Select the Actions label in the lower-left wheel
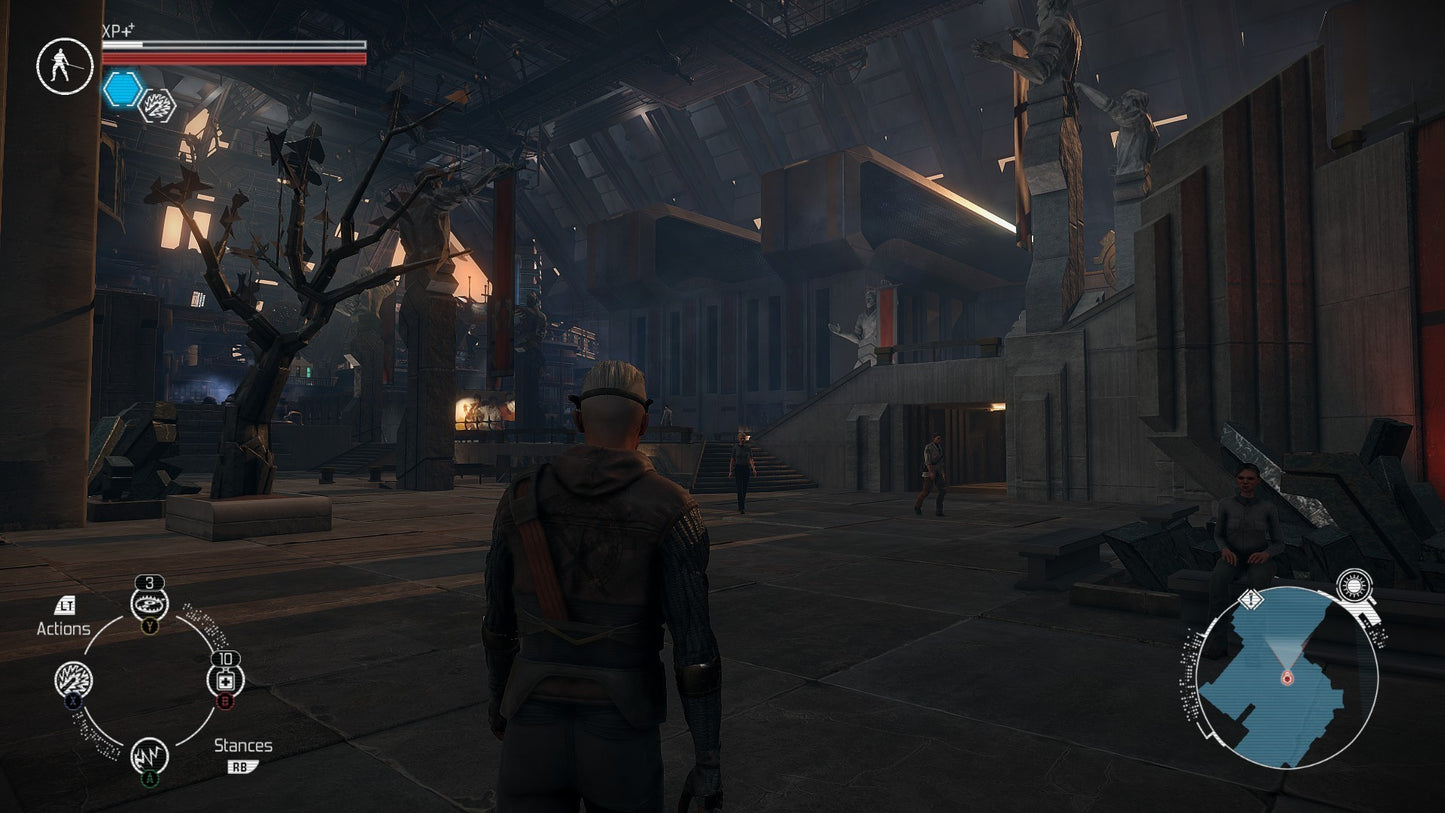Image resolution: width=1445 pixels, height=813 pixels. 64,629
